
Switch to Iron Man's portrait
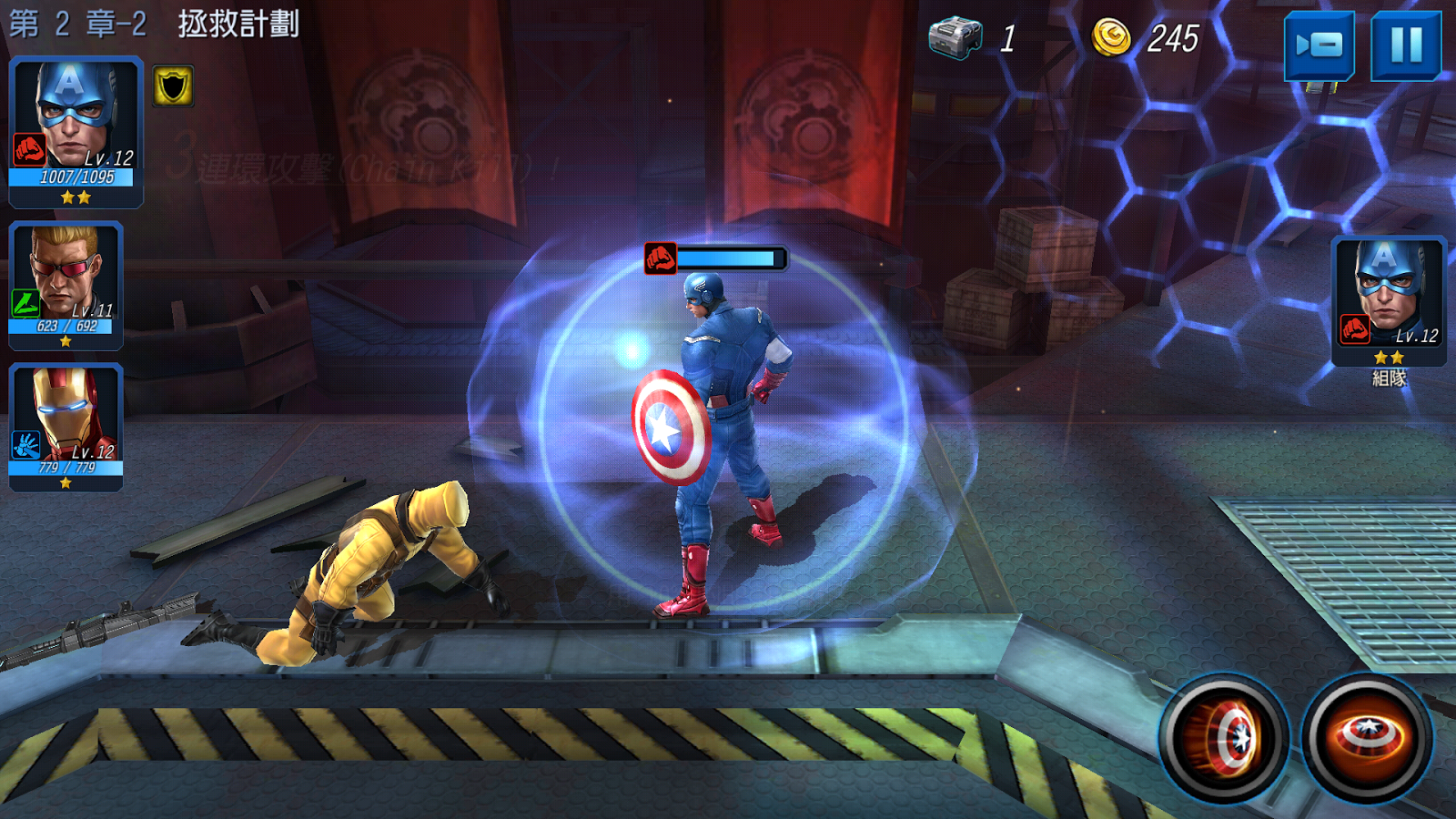pyautogui.click(x=66, y=426)
